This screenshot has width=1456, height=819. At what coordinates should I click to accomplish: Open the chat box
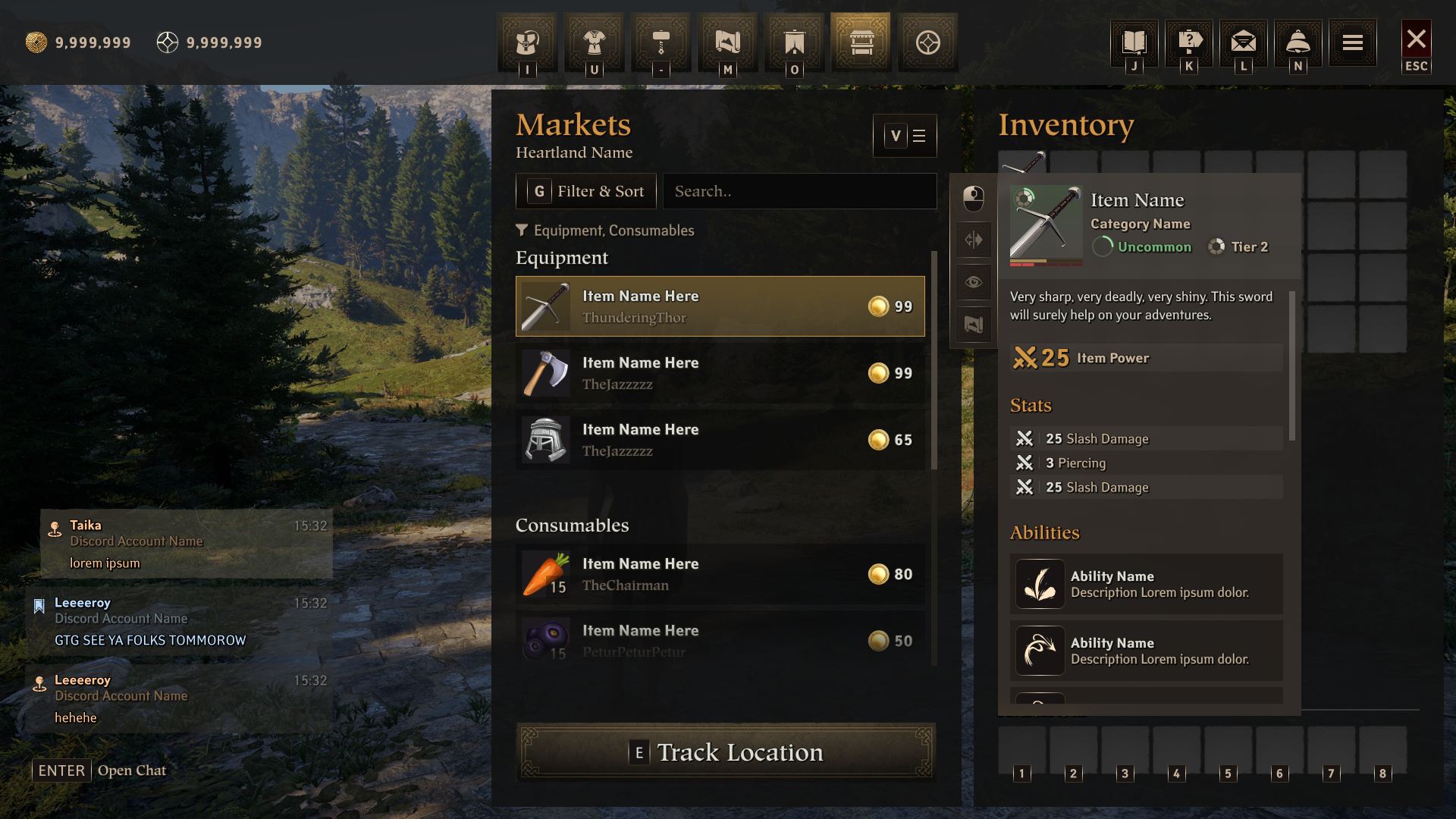tap(99, 770)
